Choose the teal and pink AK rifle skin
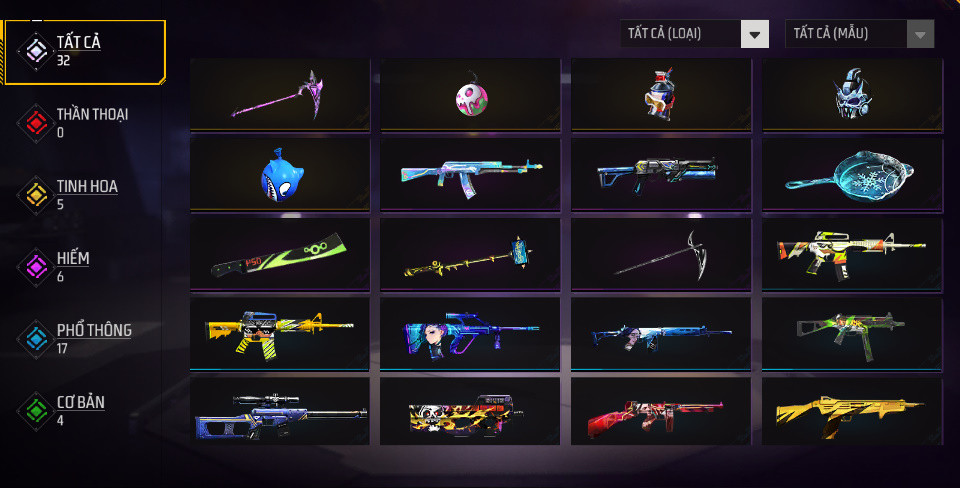Viewport: 960px width, 488px height. coord(470,174)
